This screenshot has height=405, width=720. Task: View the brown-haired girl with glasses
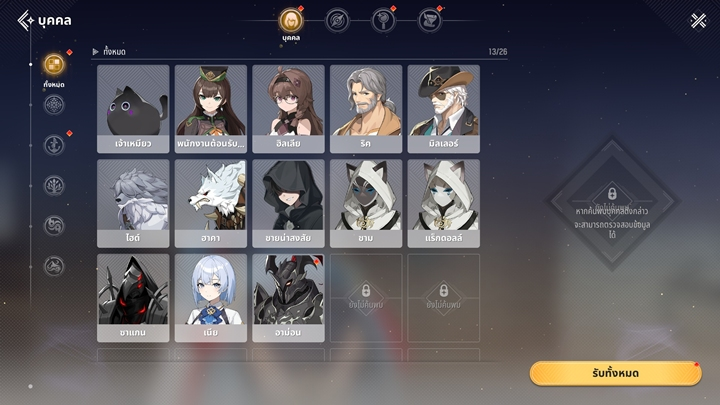pos(288,108)
